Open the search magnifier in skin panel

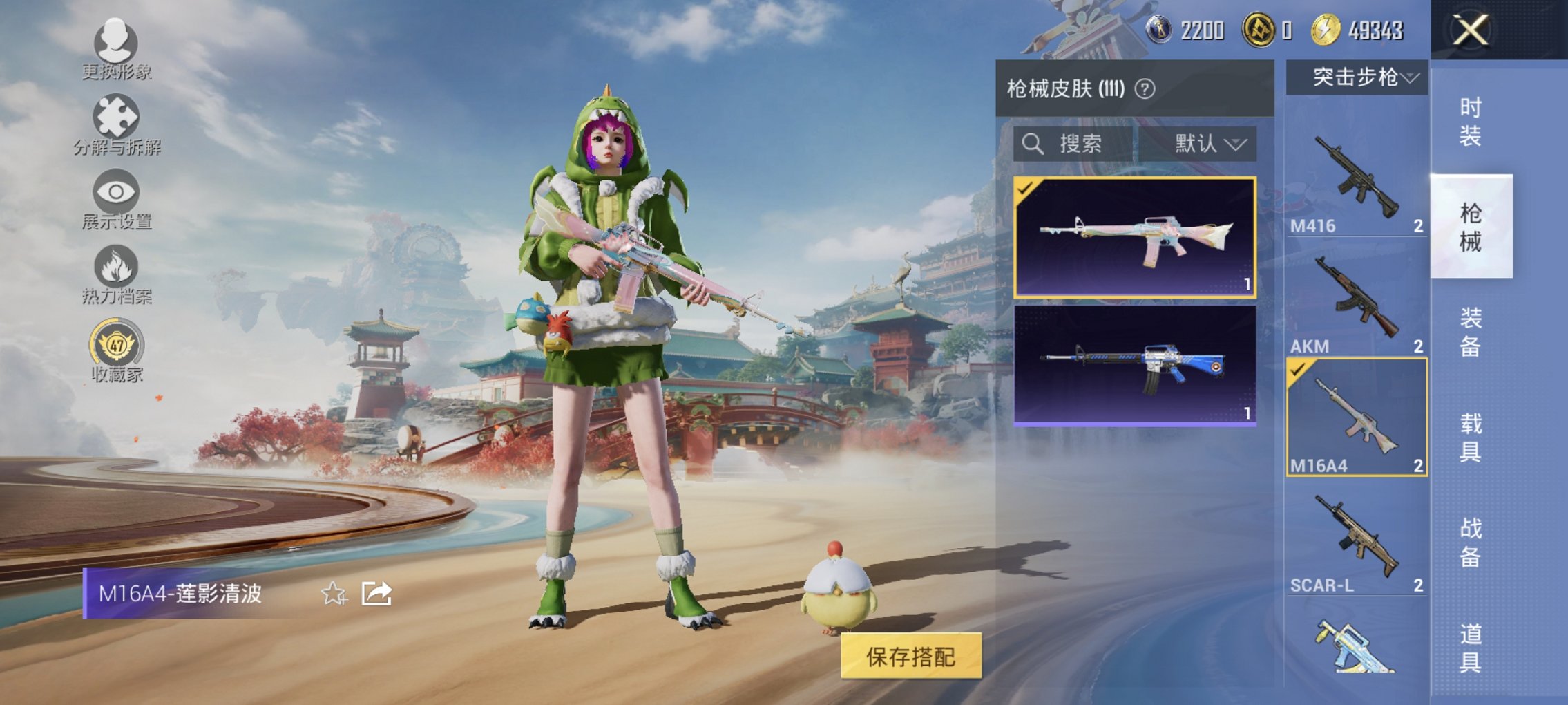[1032, 144]
